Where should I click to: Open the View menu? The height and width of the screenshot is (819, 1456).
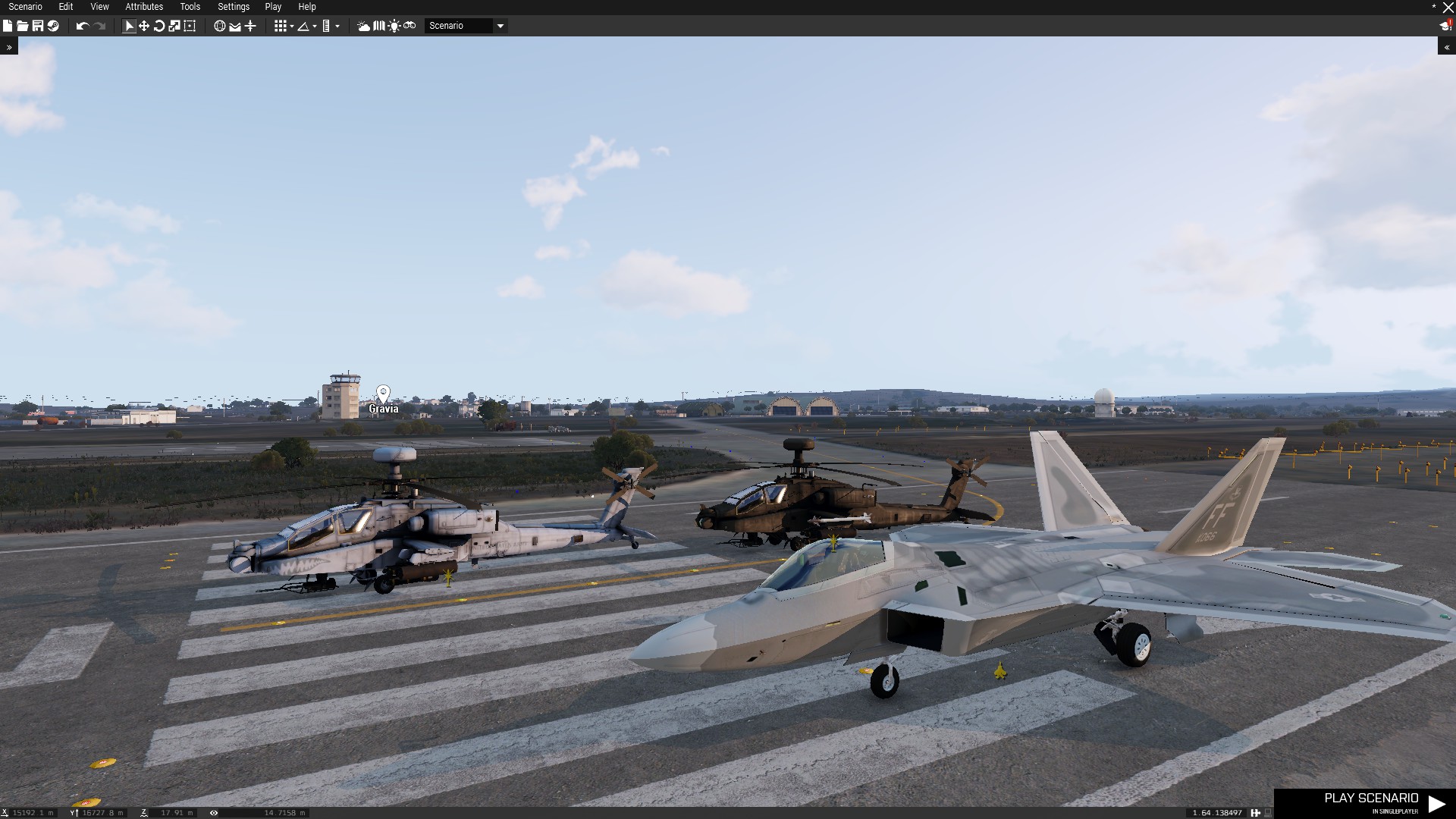tap(99, 7)
